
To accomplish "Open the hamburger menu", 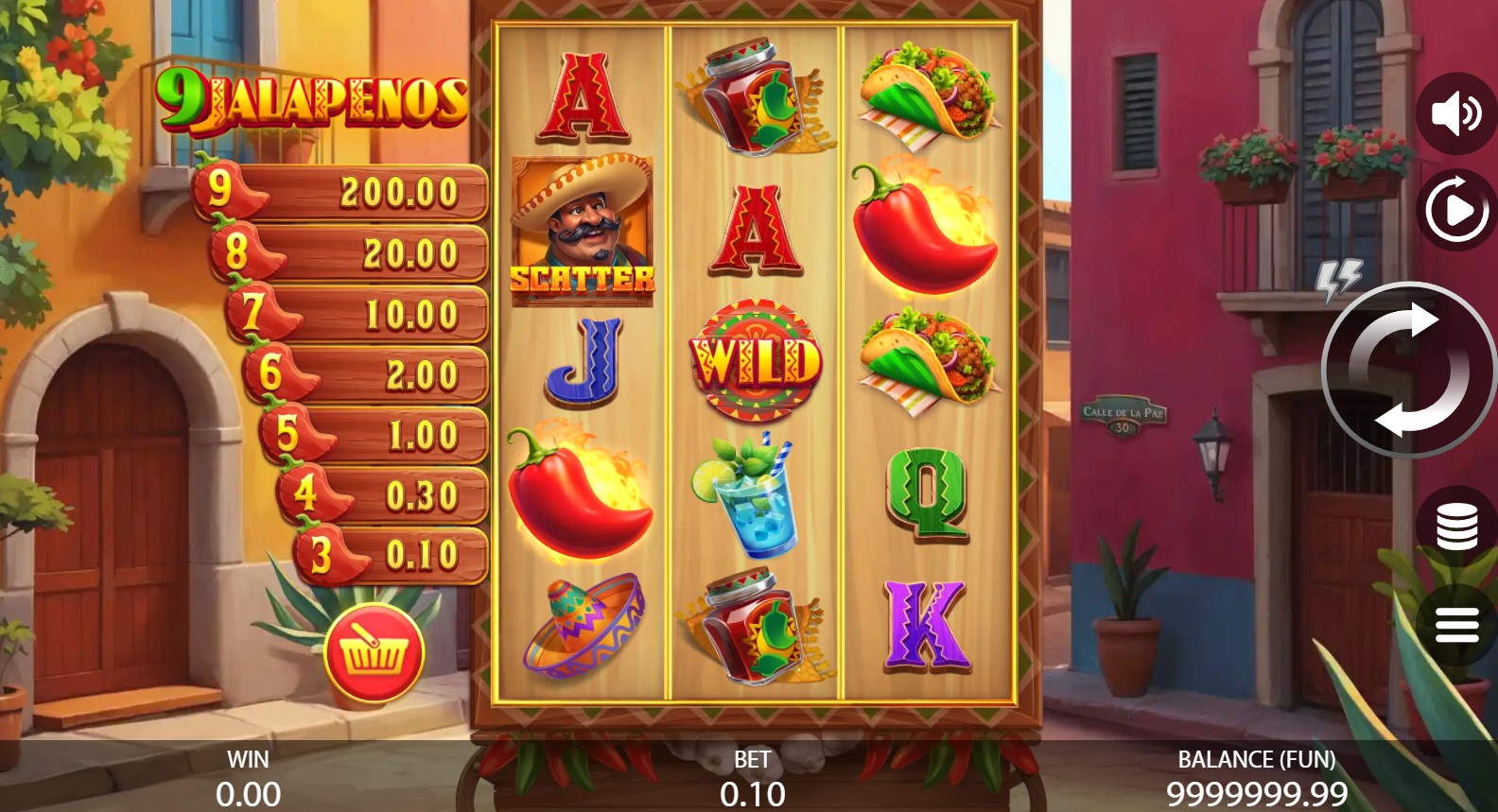I will [1455, 625].
